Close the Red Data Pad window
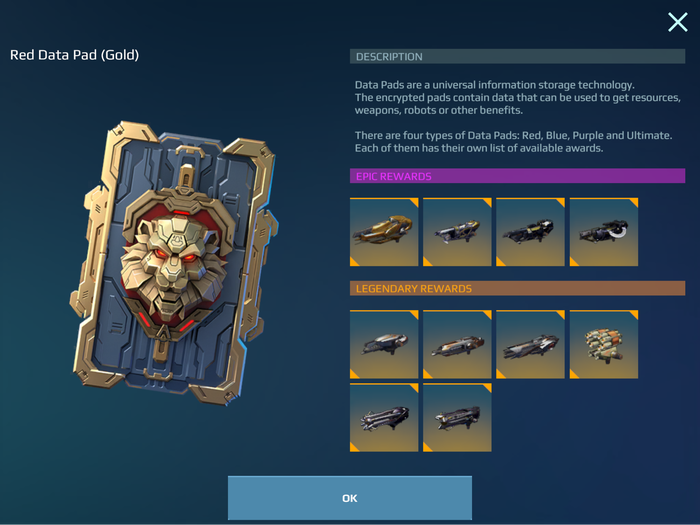 click(x=677, y=23)
